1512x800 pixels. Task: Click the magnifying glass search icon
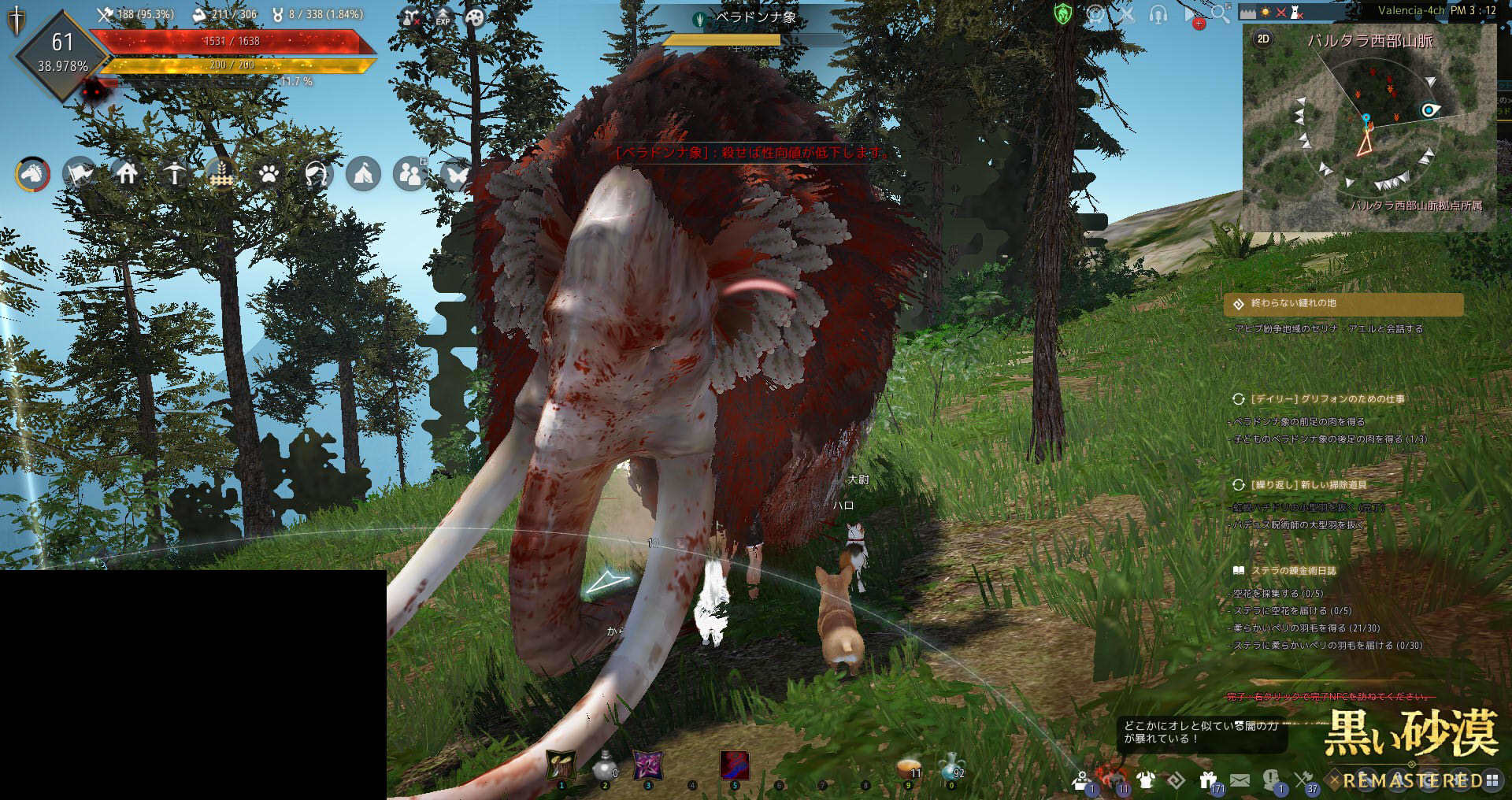[x=1220, y=13]
